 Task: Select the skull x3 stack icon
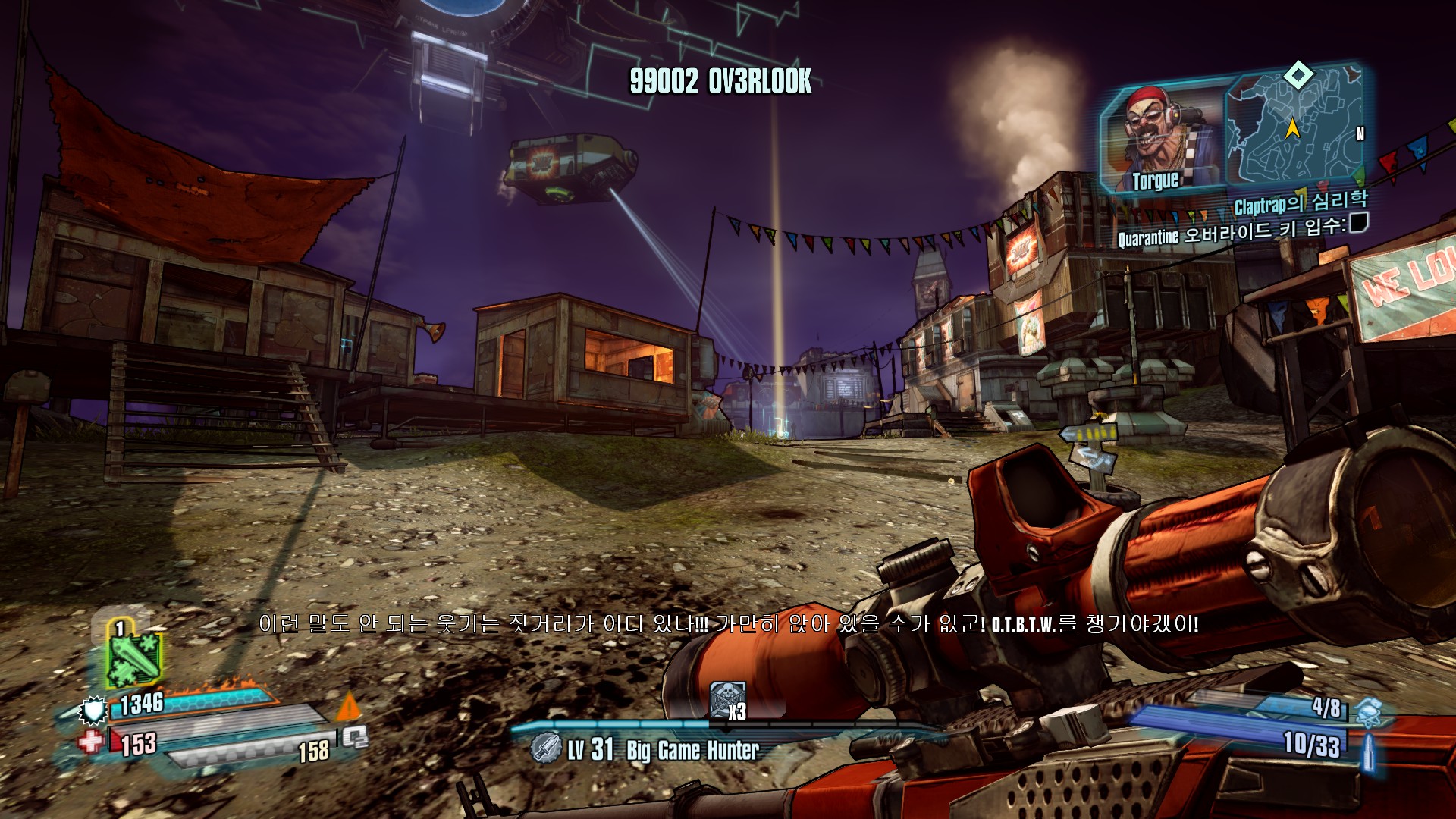click(x=728, y=700)
